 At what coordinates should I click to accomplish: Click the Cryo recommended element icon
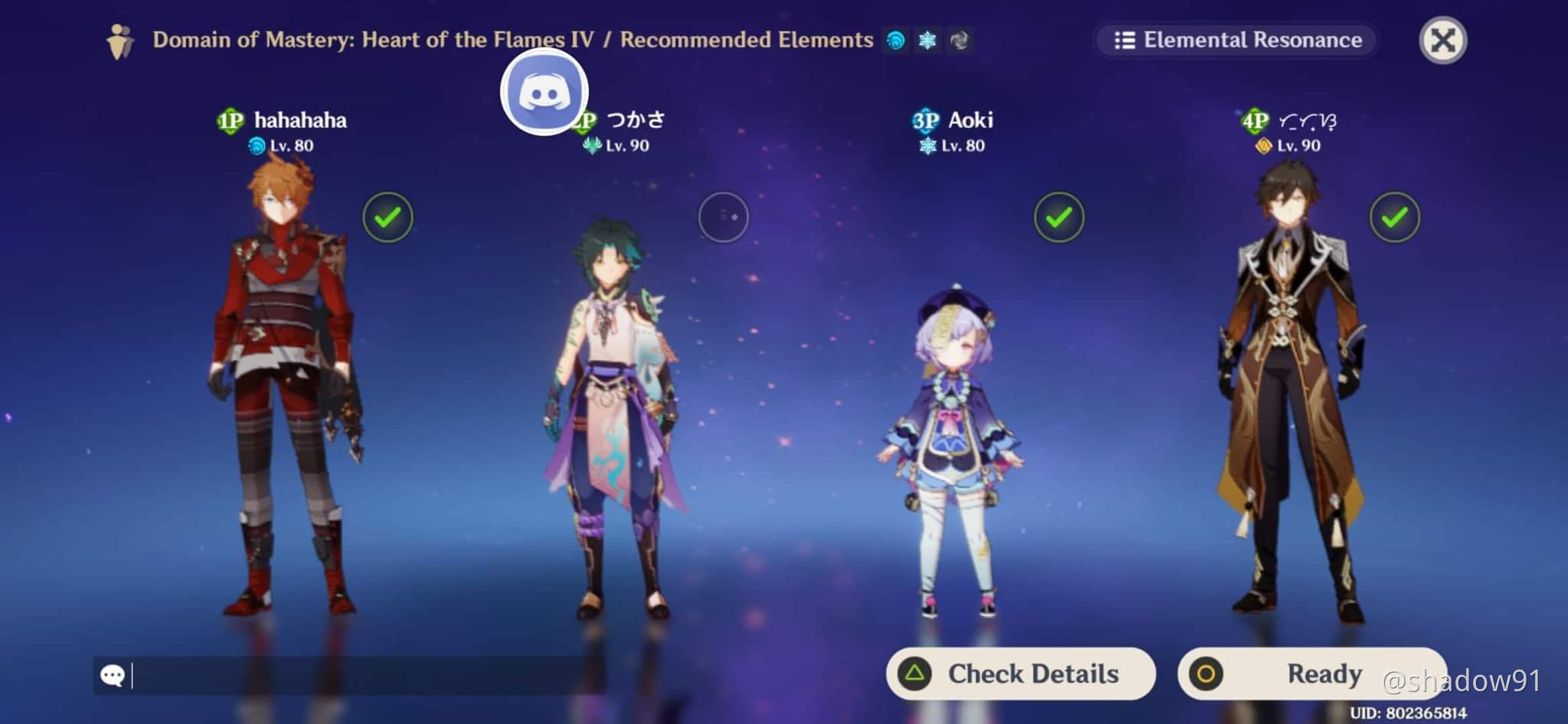926,41
